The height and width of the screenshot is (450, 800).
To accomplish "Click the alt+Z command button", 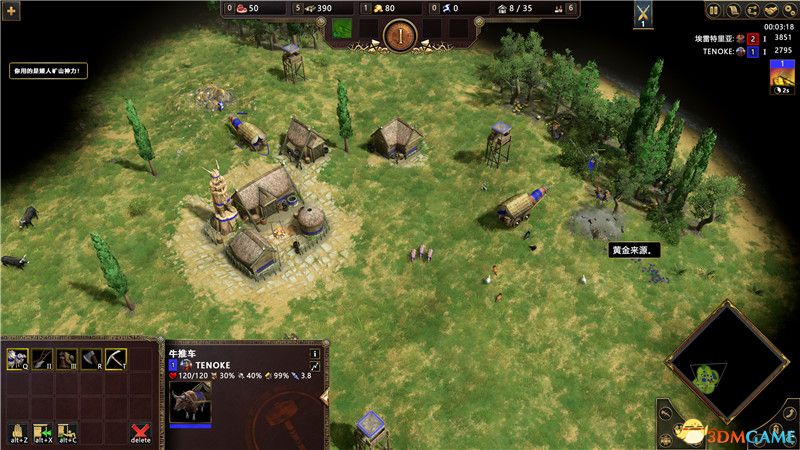I will click(x=17, y=431).
